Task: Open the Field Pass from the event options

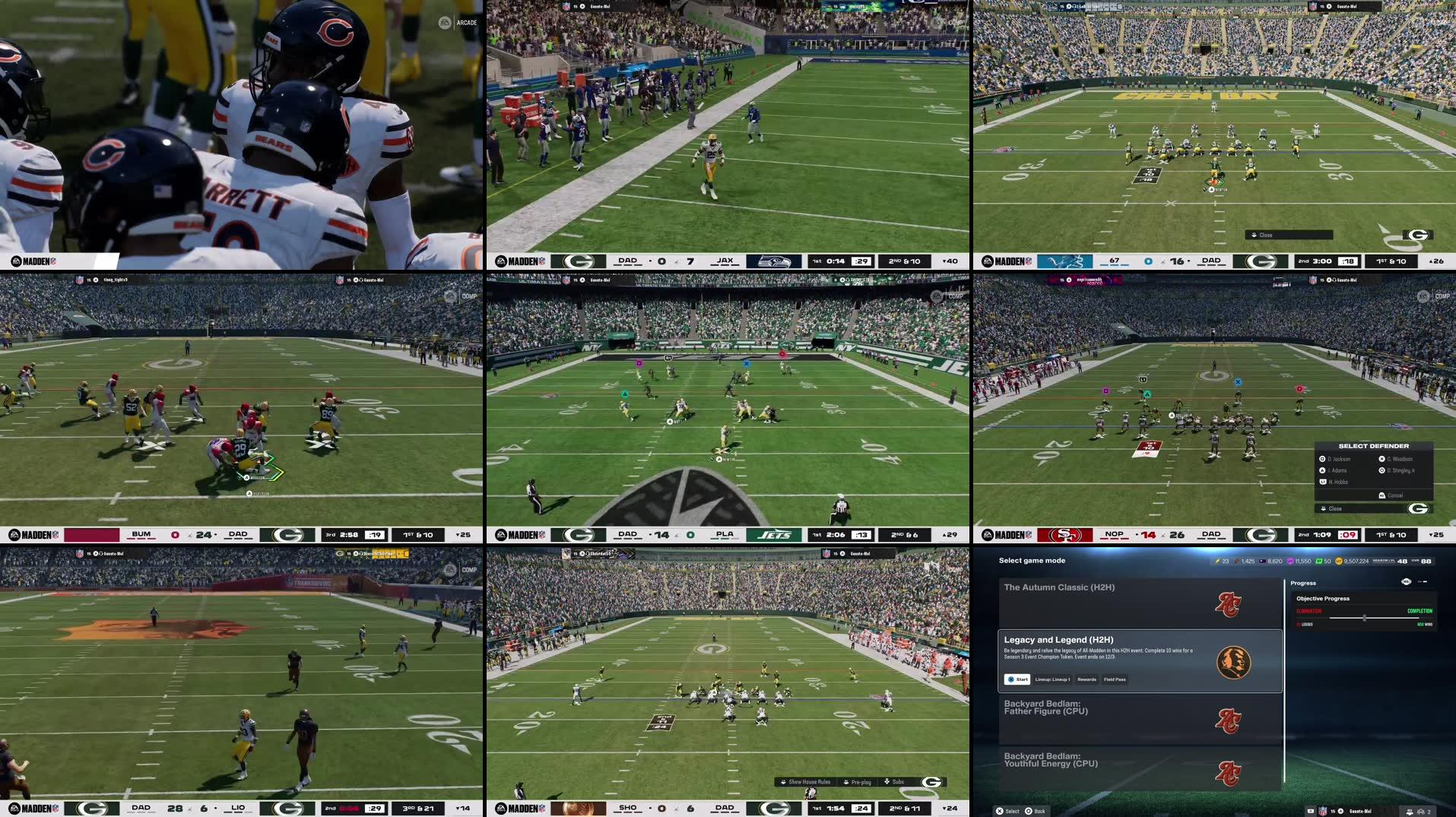Action: pyautogui.click(x=1115, y=679)
